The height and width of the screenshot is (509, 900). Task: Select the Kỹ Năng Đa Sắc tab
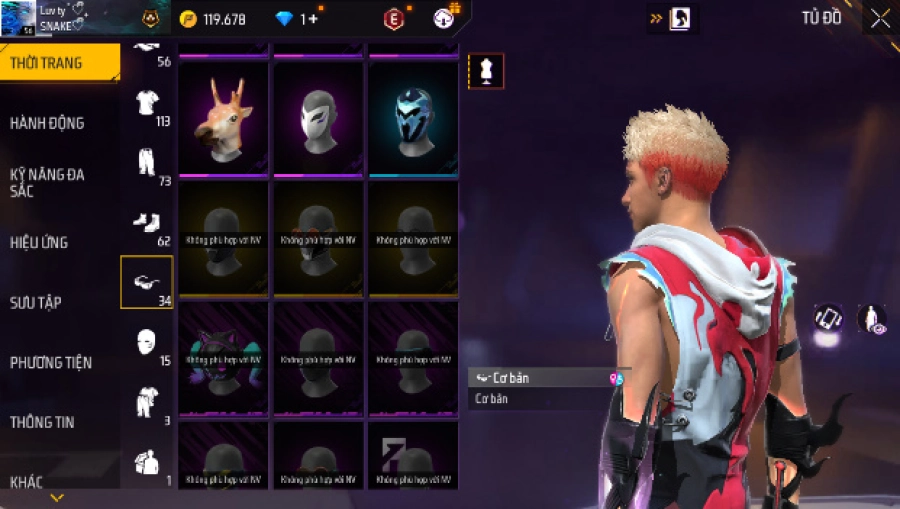point(47,182)
